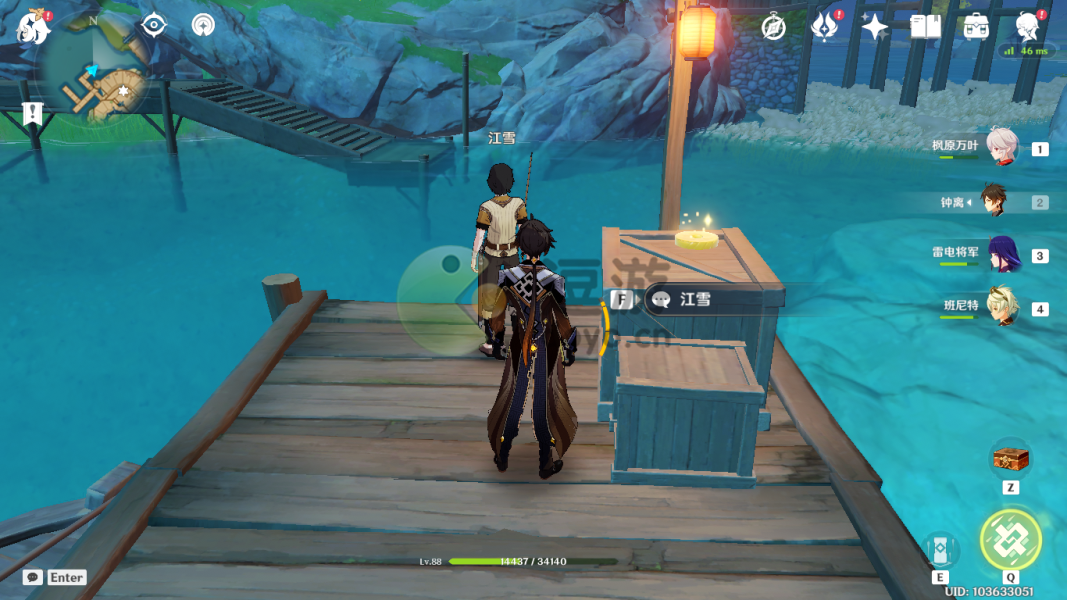The width and height of the screenshot is (1067, 600).
Task: Activate the glowing Elemental Burst icon
Action: [1010, 540]
